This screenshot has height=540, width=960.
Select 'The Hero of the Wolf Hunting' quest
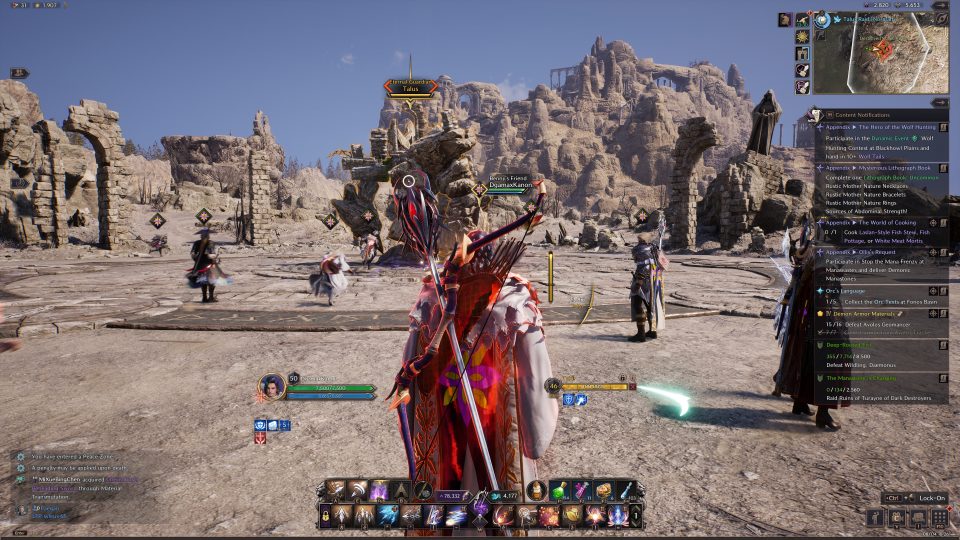880,127
